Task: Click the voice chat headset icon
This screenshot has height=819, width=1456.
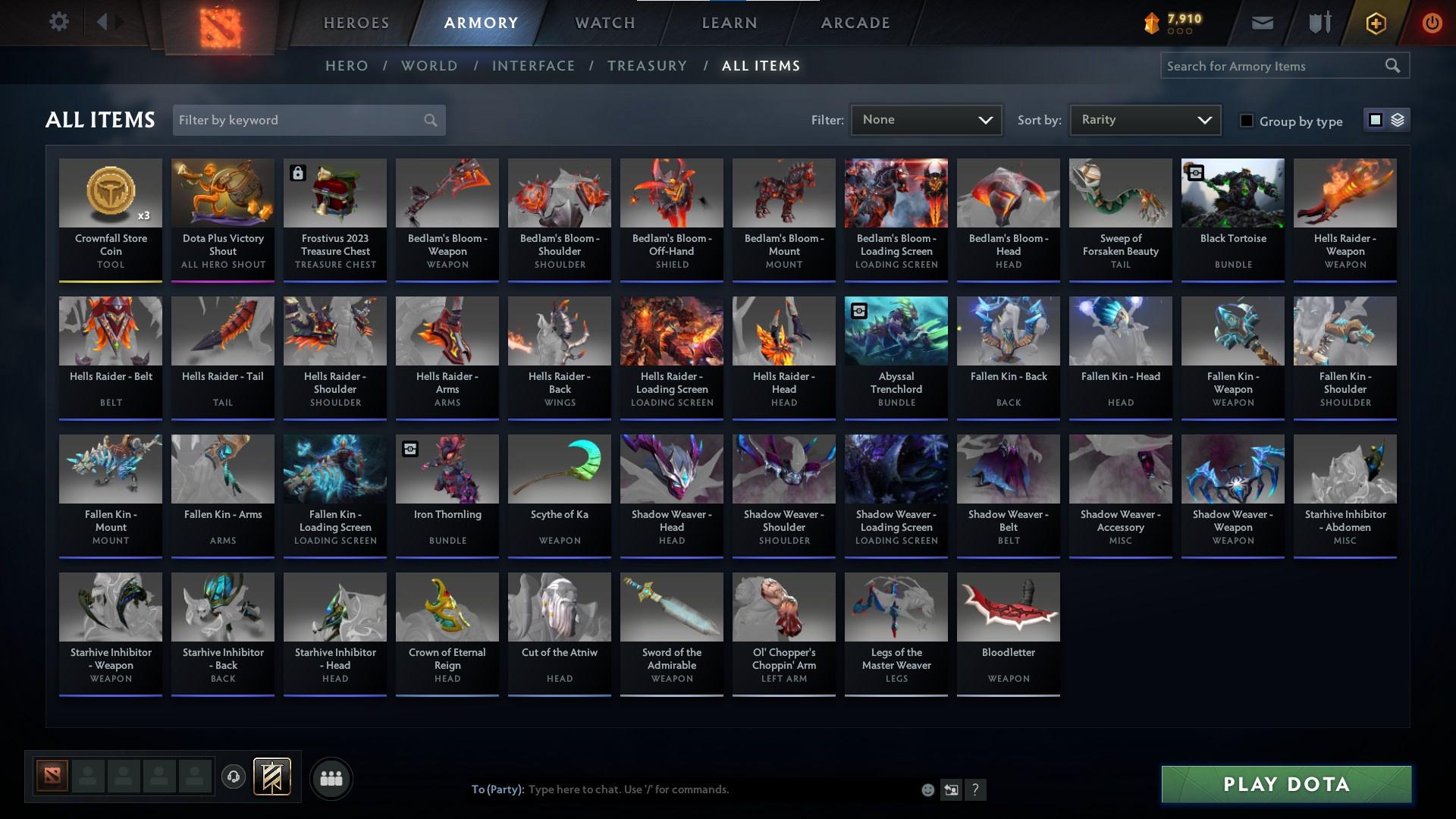Action: [233, 778]
